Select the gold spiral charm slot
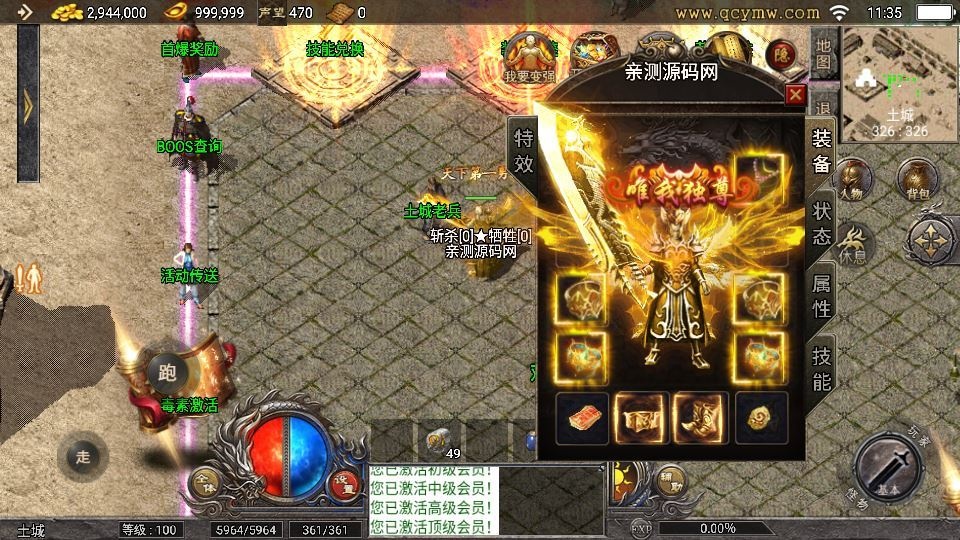 pos(761,417)
